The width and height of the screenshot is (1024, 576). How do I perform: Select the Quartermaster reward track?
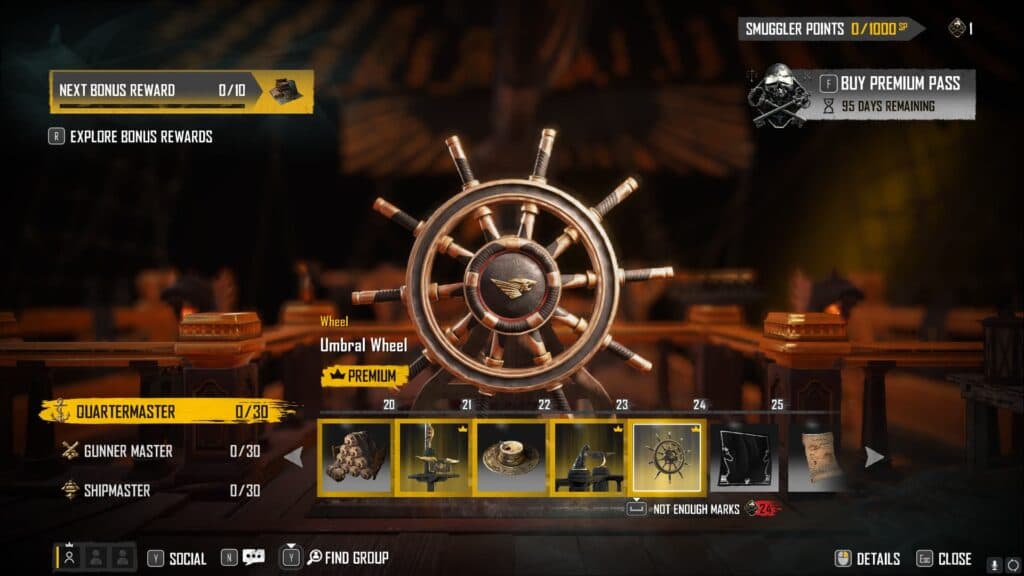[166, 411]
